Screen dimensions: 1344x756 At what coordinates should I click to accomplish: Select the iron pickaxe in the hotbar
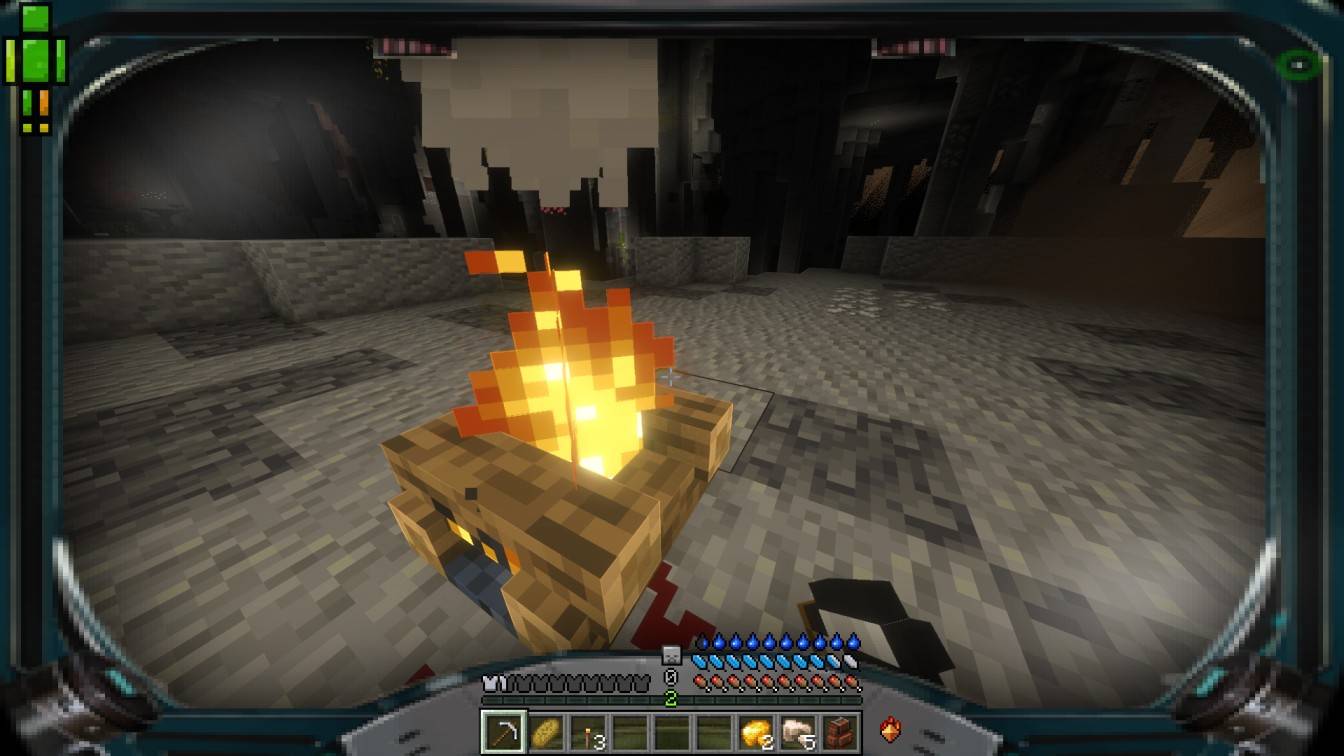pos(504,731)
